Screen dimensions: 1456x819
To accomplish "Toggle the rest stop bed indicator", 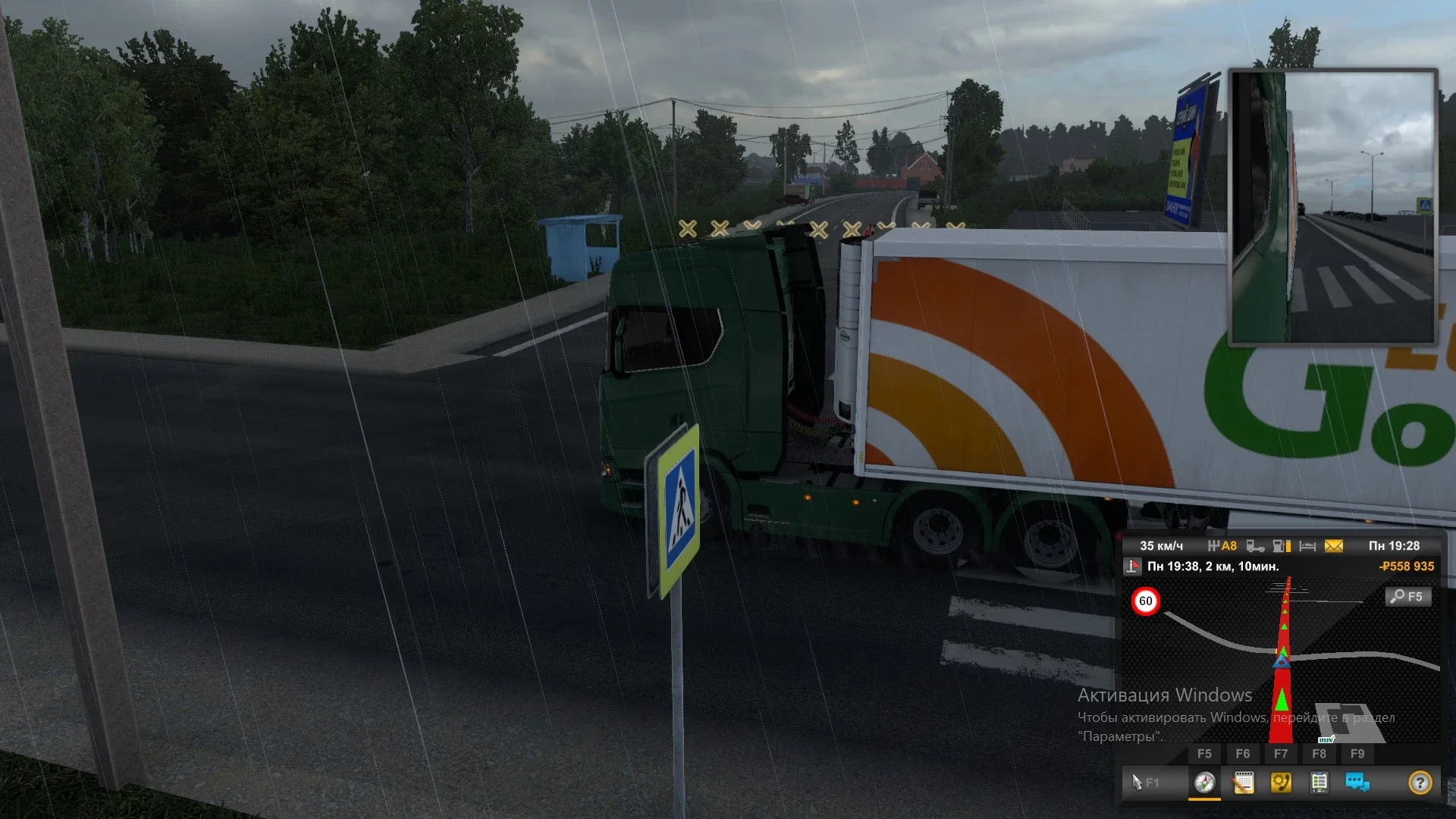I will coord(1307,545).
